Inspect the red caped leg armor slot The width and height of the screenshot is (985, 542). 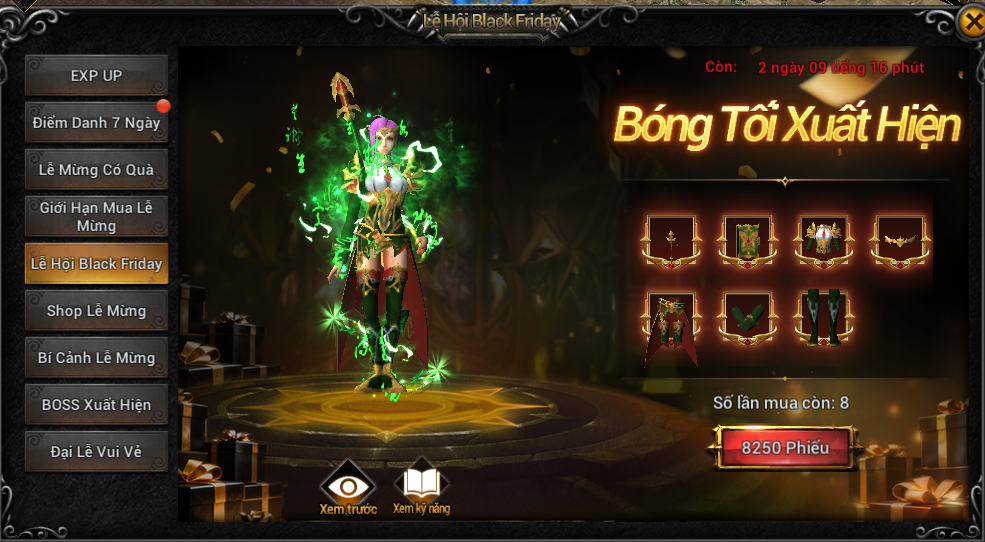[669, 318]
